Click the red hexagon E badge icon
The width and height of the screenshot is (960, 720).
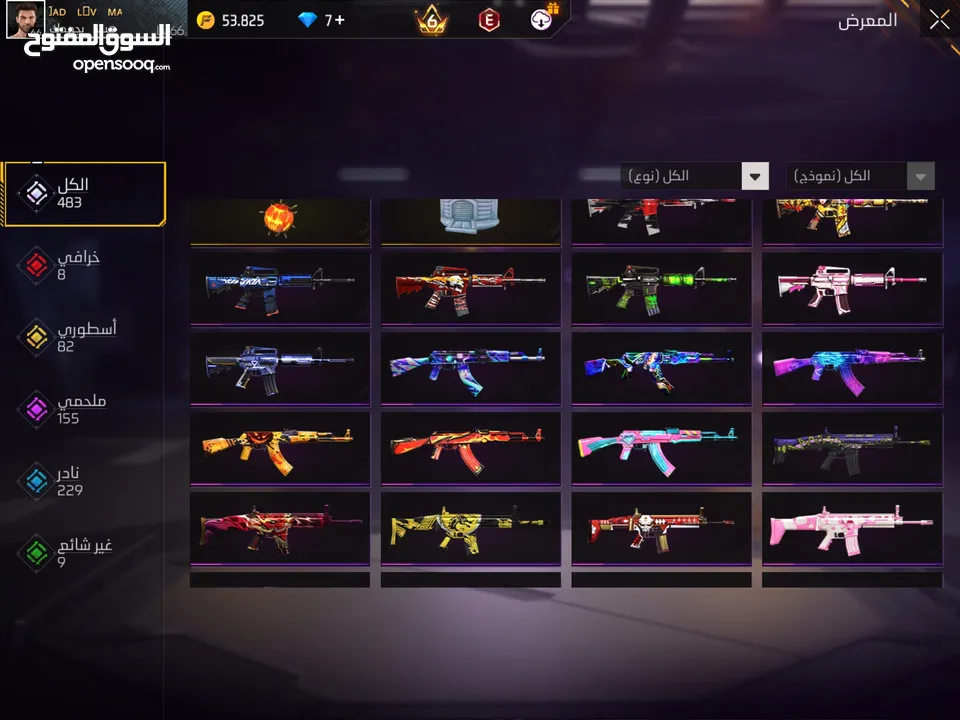pos(490,20)
